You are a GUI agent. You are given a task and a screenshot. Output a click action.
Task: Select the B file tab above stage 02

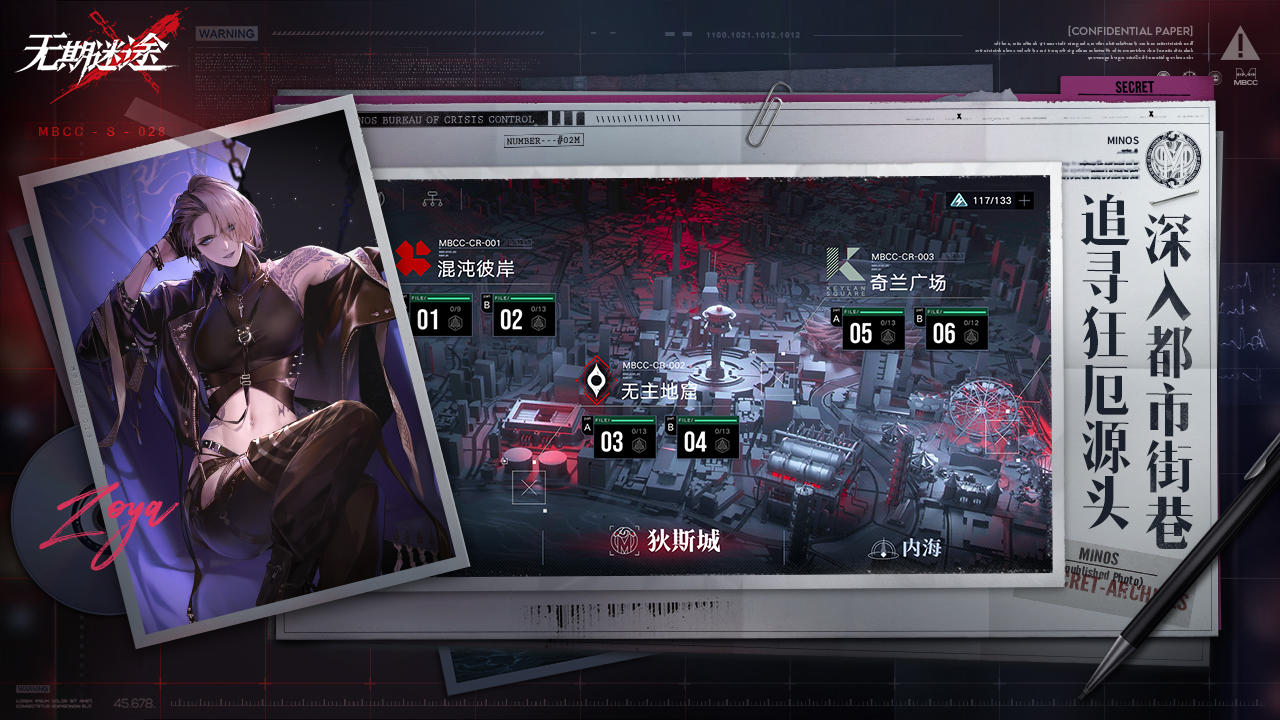tap(487, 302)
